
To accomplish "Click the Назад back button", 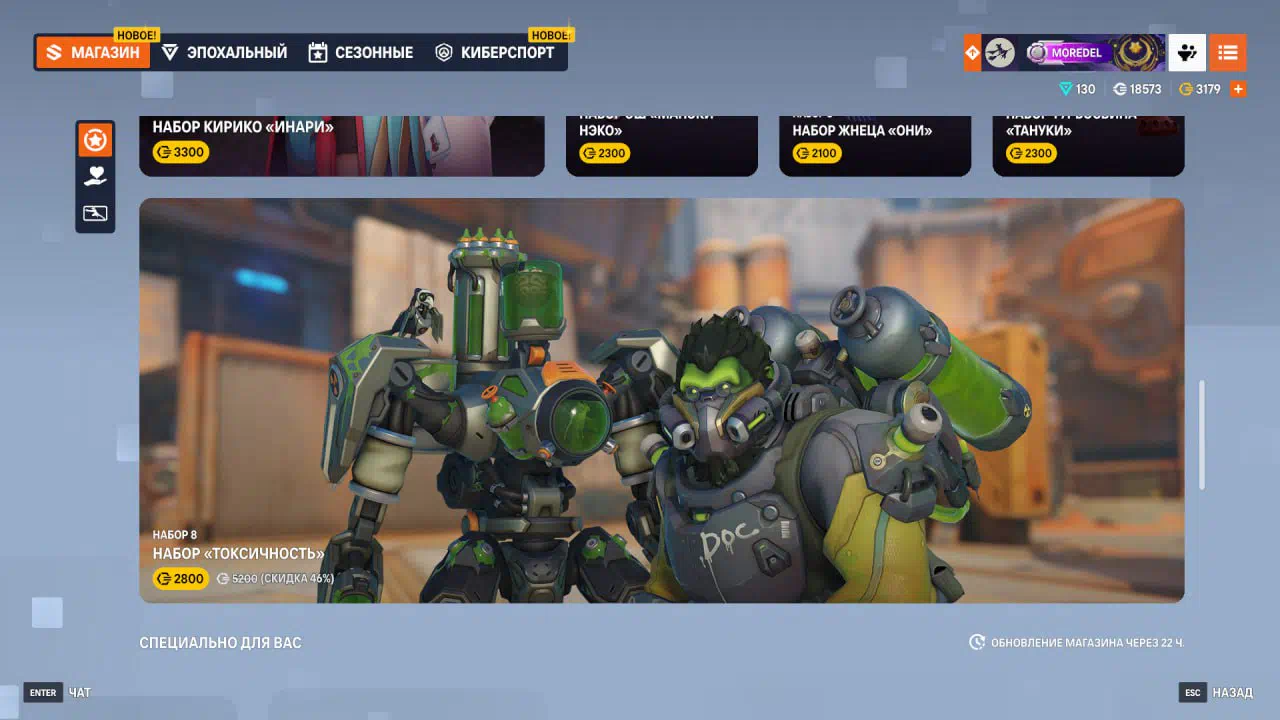I will [1216, 692].
